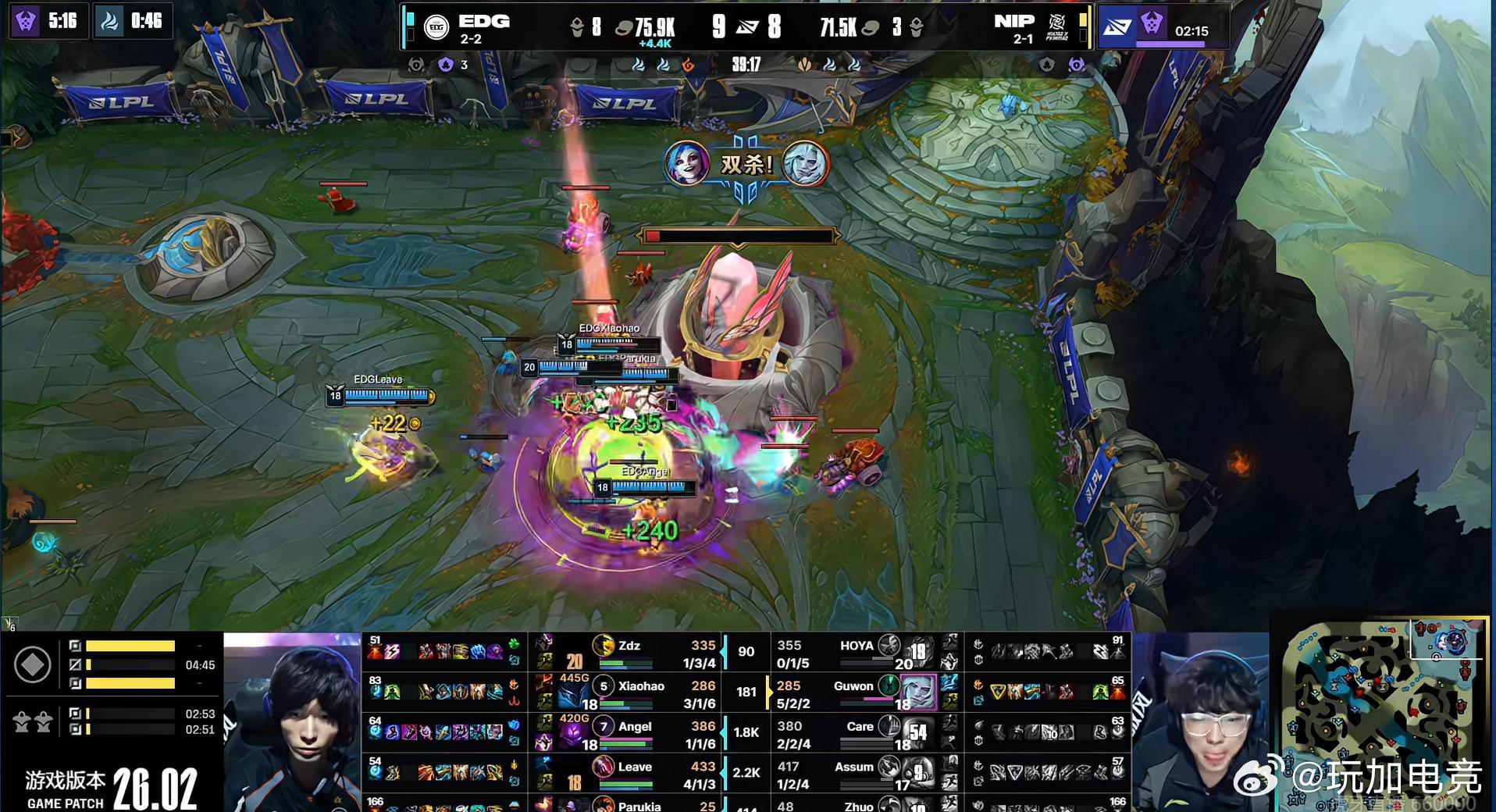Click the cloud drake icon beside the game clock
This screenshot has width=1496, height=812.
(x=830, y=66)
